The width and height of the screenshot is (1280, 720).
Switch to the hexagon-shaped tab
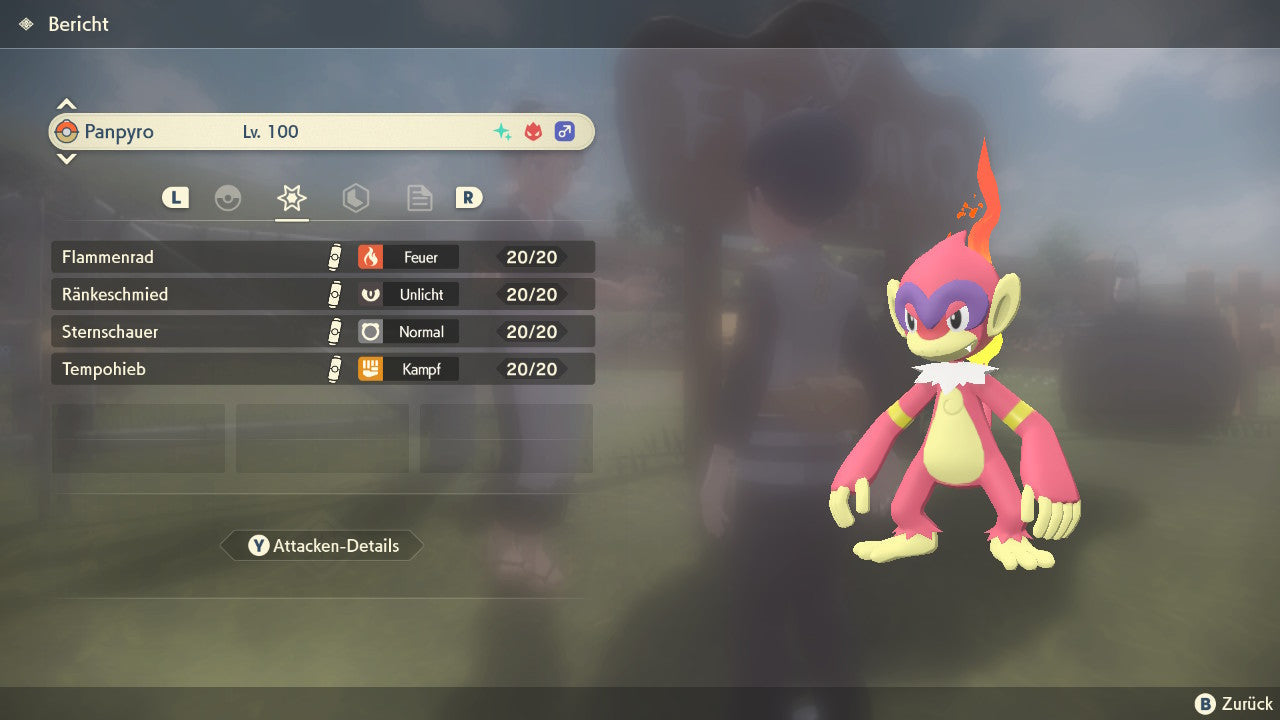355,198
